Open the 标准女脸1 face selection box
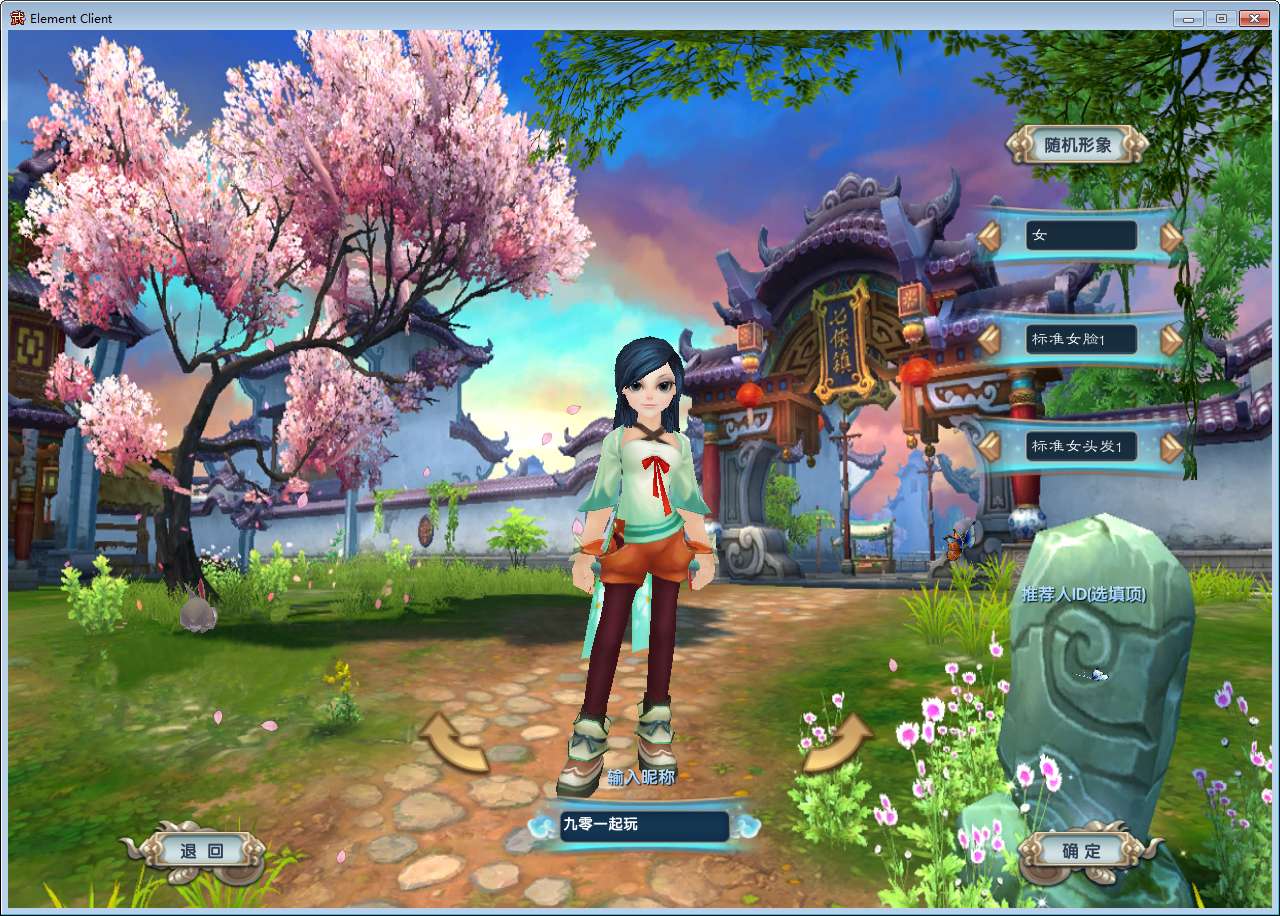The image size is (1280, 916). (1082, 340)
